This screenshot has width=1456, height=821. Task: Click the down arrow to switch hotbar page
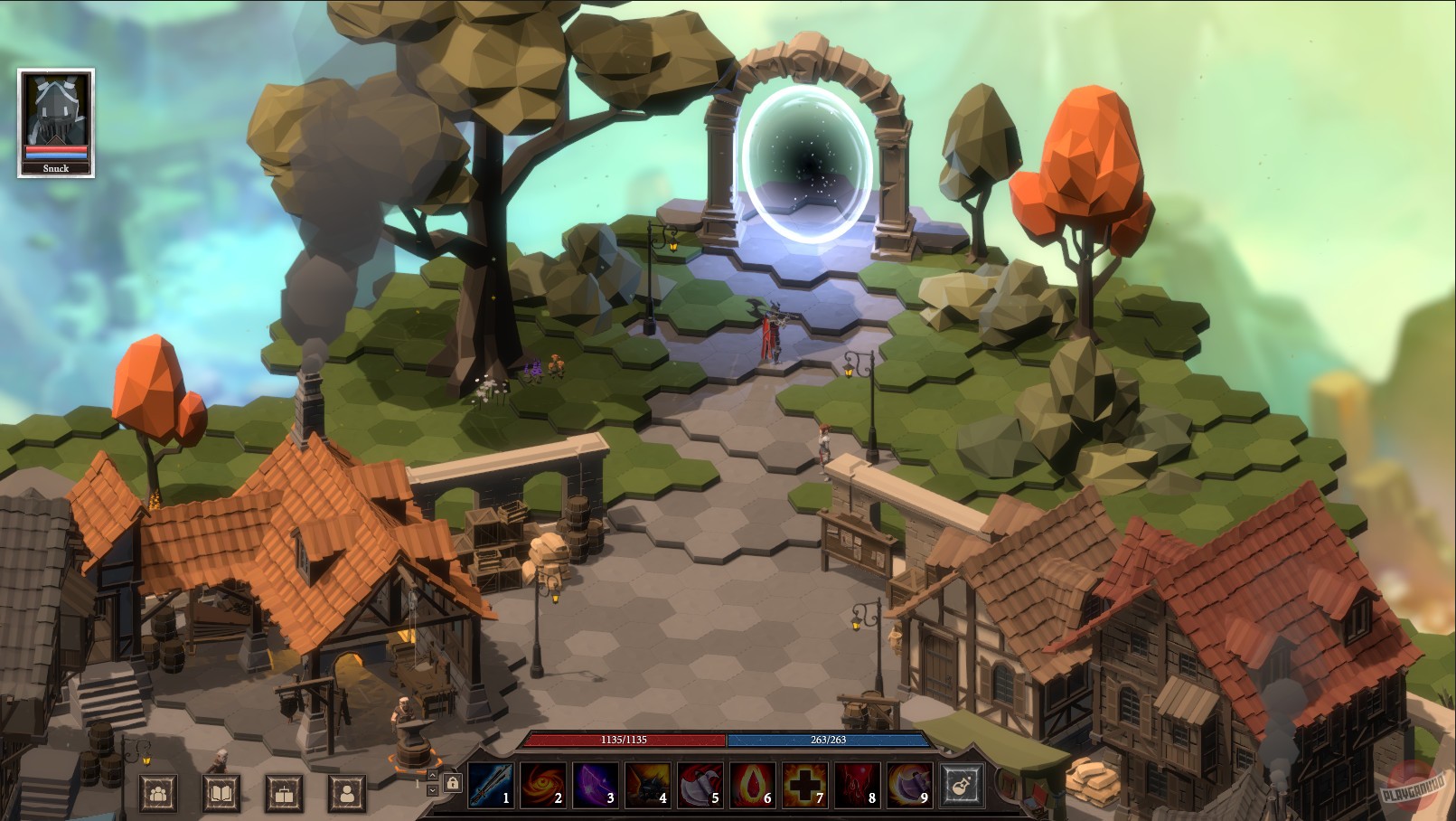pyautogui.click(x=431, y=788)
